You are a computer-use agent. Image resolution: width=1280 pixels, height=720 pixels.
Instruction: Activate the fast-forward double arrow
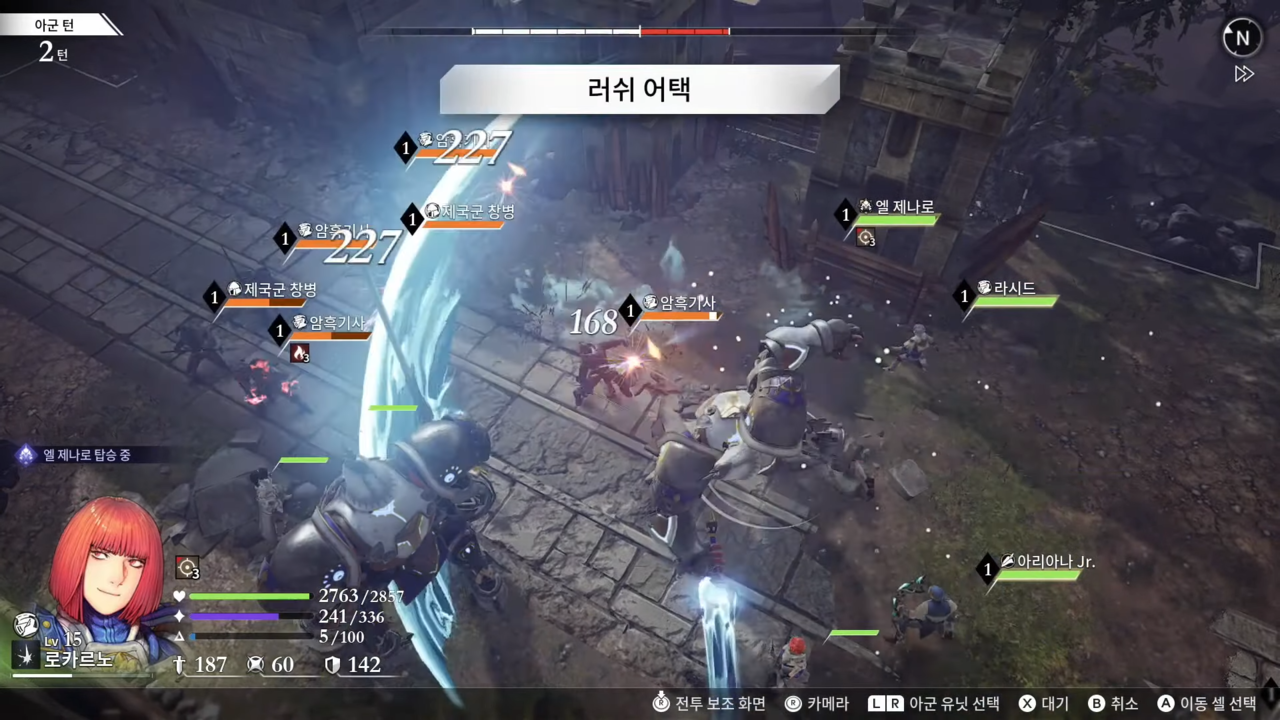[x=1244, y=74]
